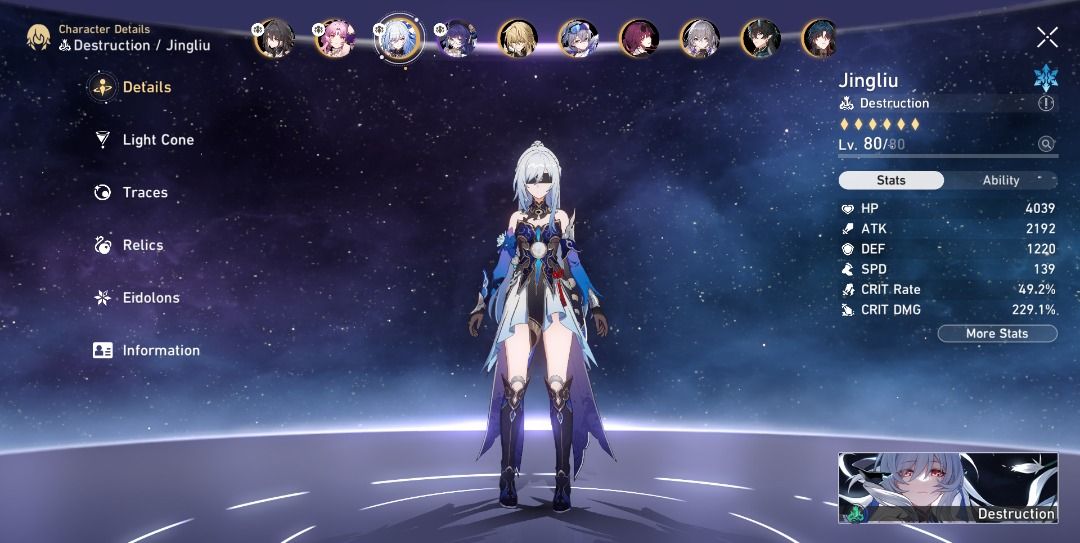Select the Stats tab
The width and height of the screenshot is (1080, 543).
click(891, 181)
